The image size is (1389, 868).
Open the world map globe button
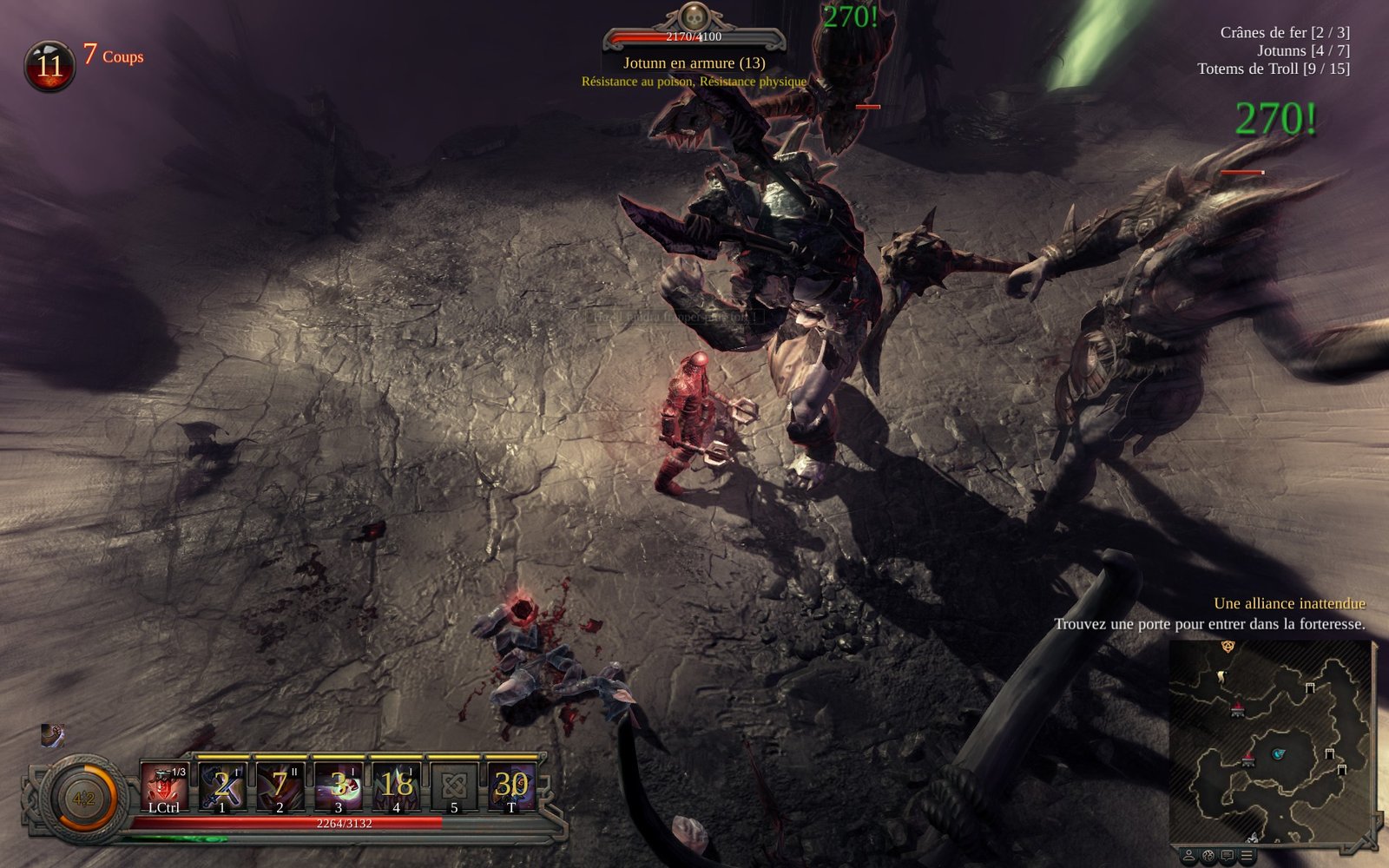point(1208,856)
